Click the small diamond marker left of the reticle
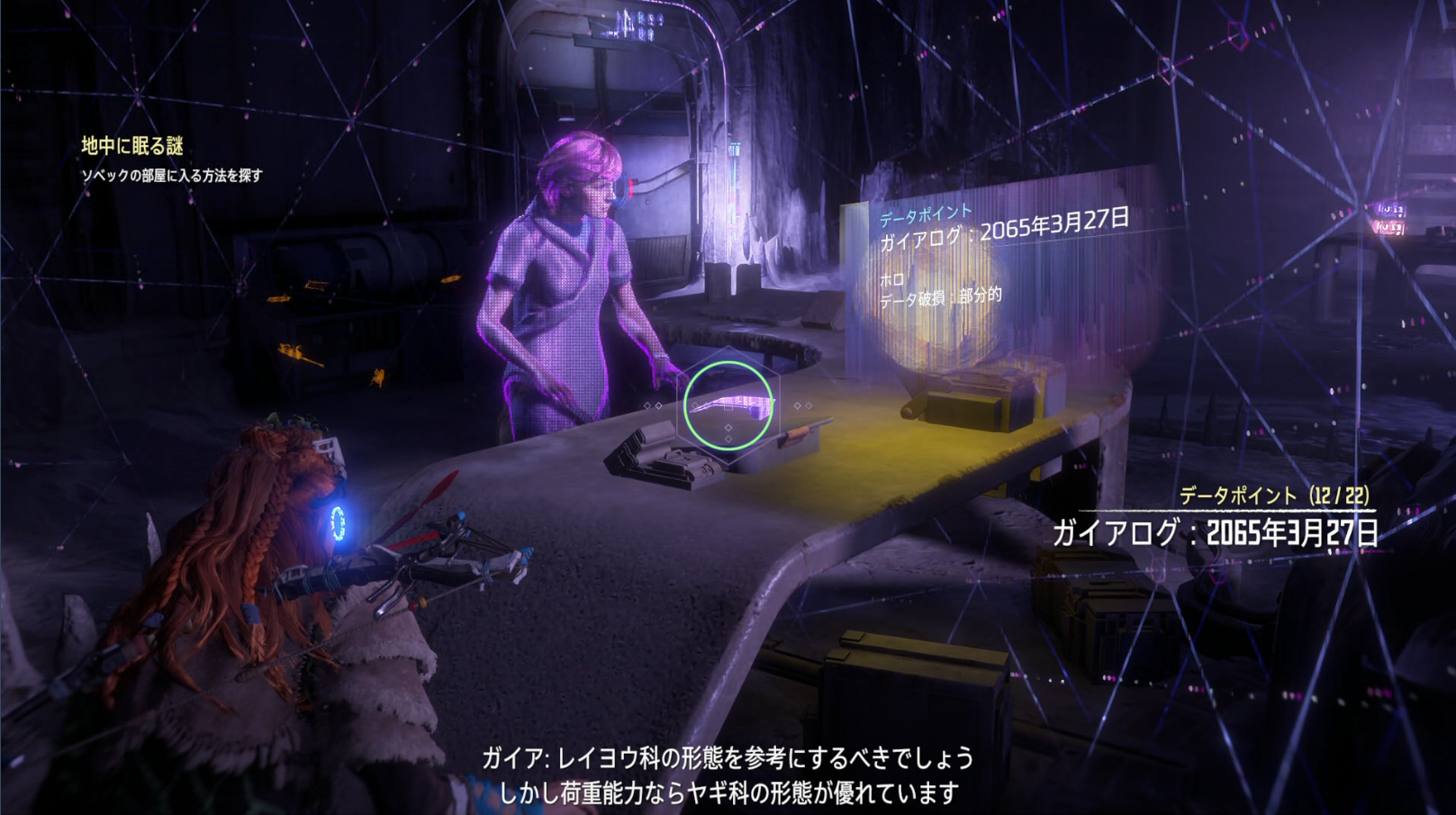The height and width of the screenshot is (815, 1456). coord(647,405)
